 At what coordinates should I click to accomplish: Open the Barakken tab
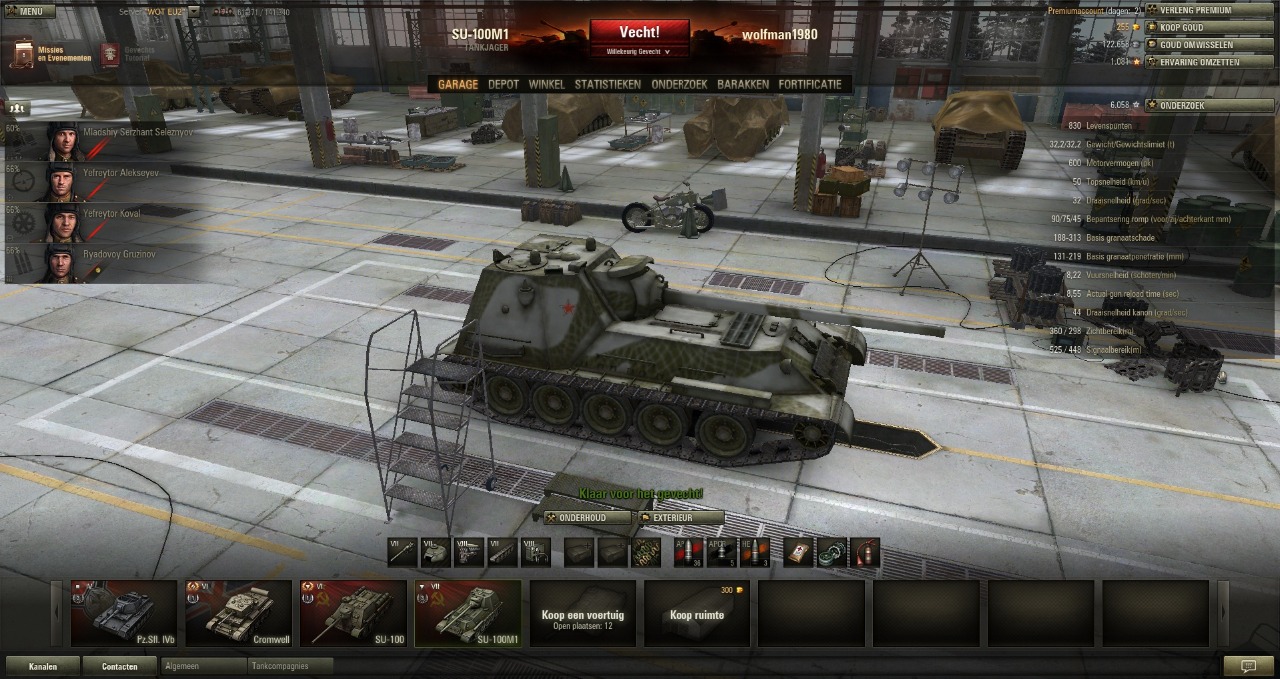[743, 85]
